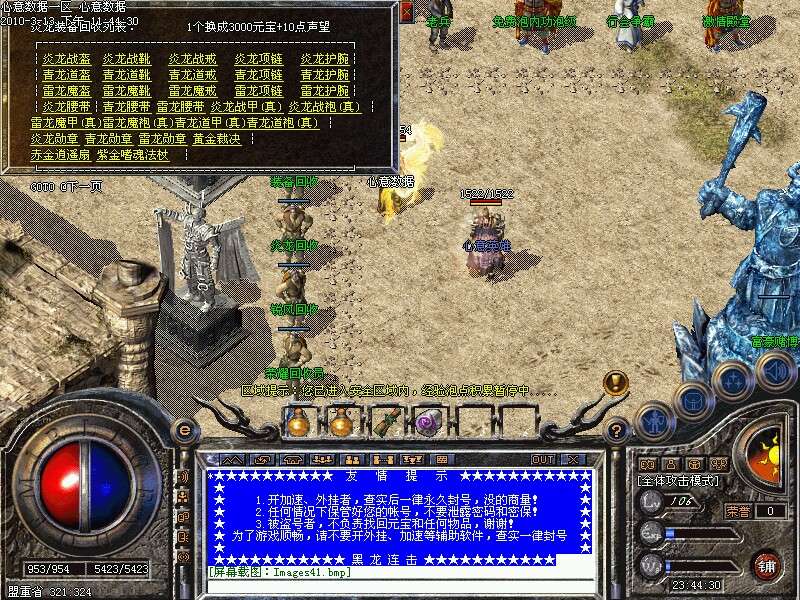Use the green bundle item in the belt
The height and width of the screenshot is (600, 800).
pyautogui.click(x=385, y=423)
